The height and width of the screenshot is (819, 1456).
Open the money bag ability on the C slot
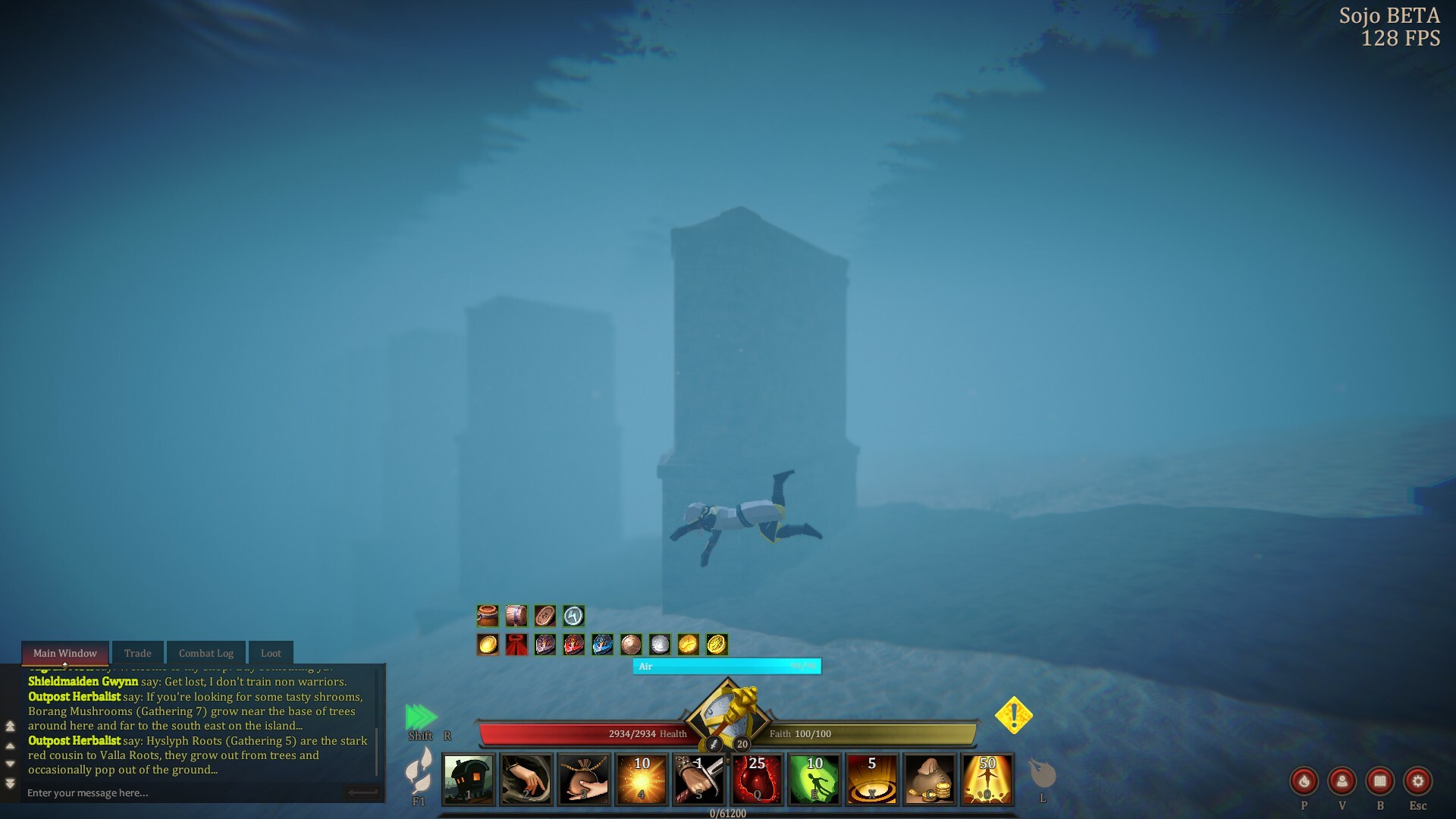tap(930, 780)
